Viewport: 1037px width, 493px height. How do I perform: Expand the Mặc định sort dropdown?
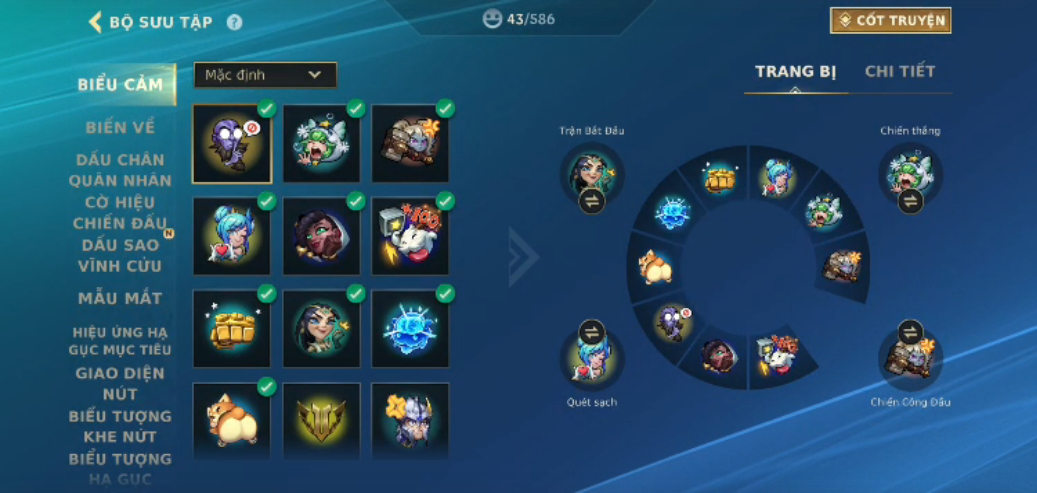click(265, 75)
